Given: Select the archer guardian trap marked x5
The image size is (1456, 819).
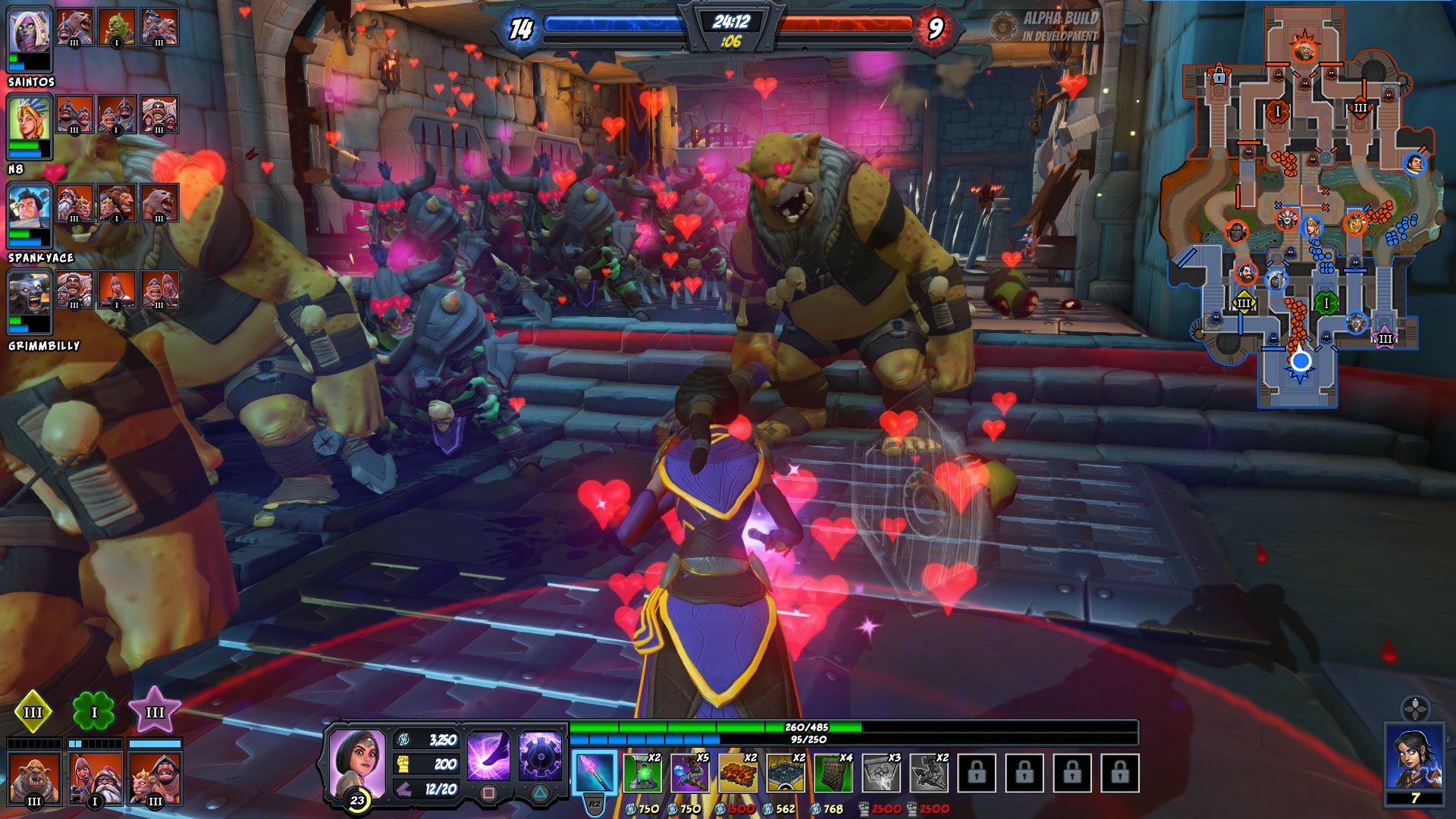Looking at the screenshot, I should (689, 775).
